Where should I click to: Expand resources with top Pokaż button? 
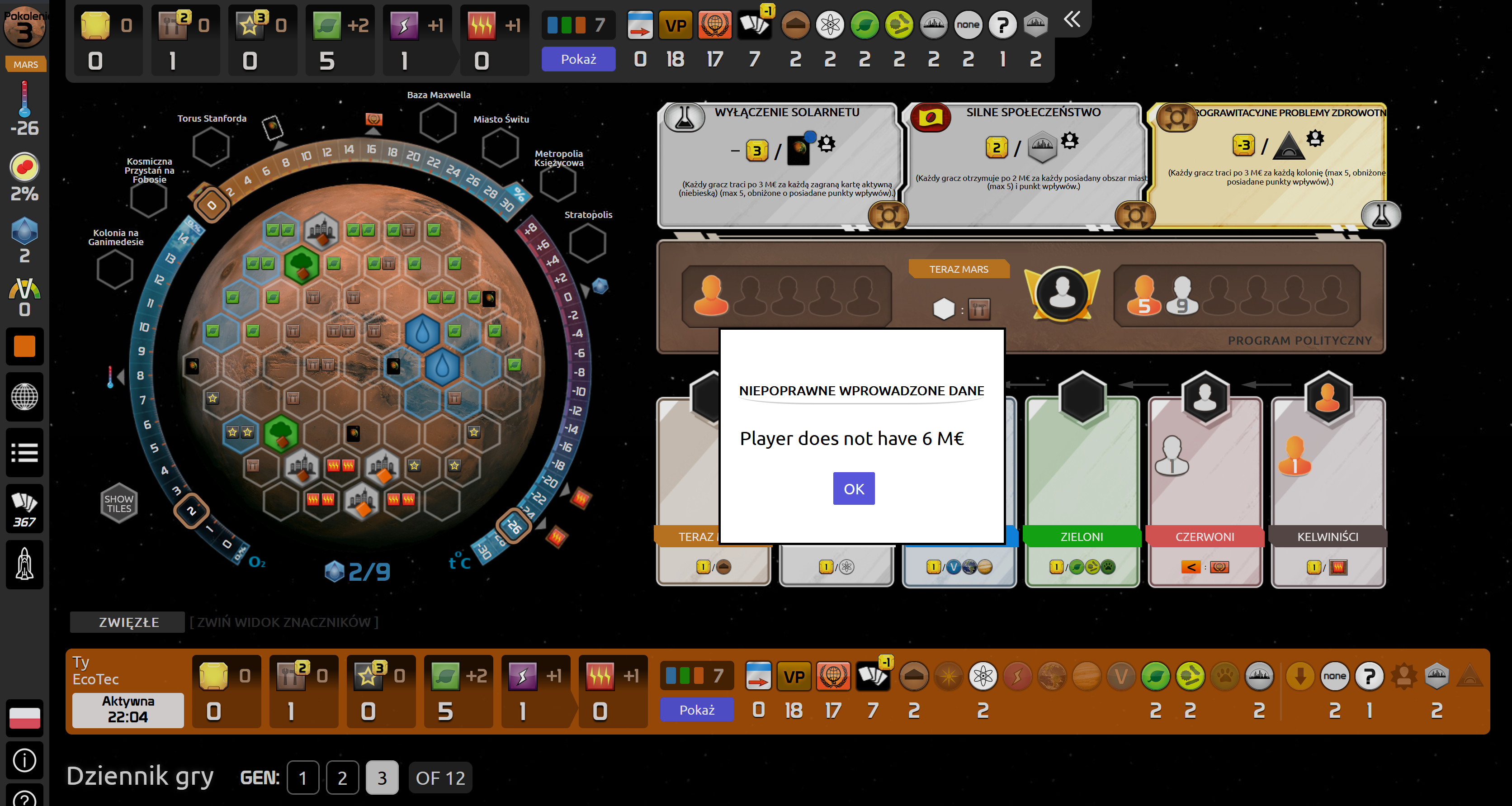pyautogui.click(x=577, y=59)
